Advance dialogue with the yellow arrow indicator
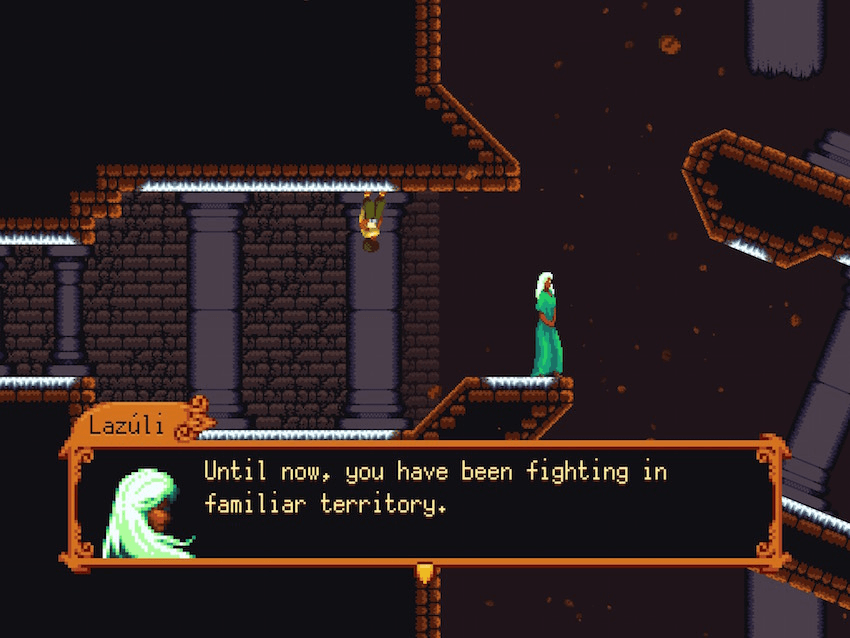This screenshot has width=850, height=638. [425, 573]
